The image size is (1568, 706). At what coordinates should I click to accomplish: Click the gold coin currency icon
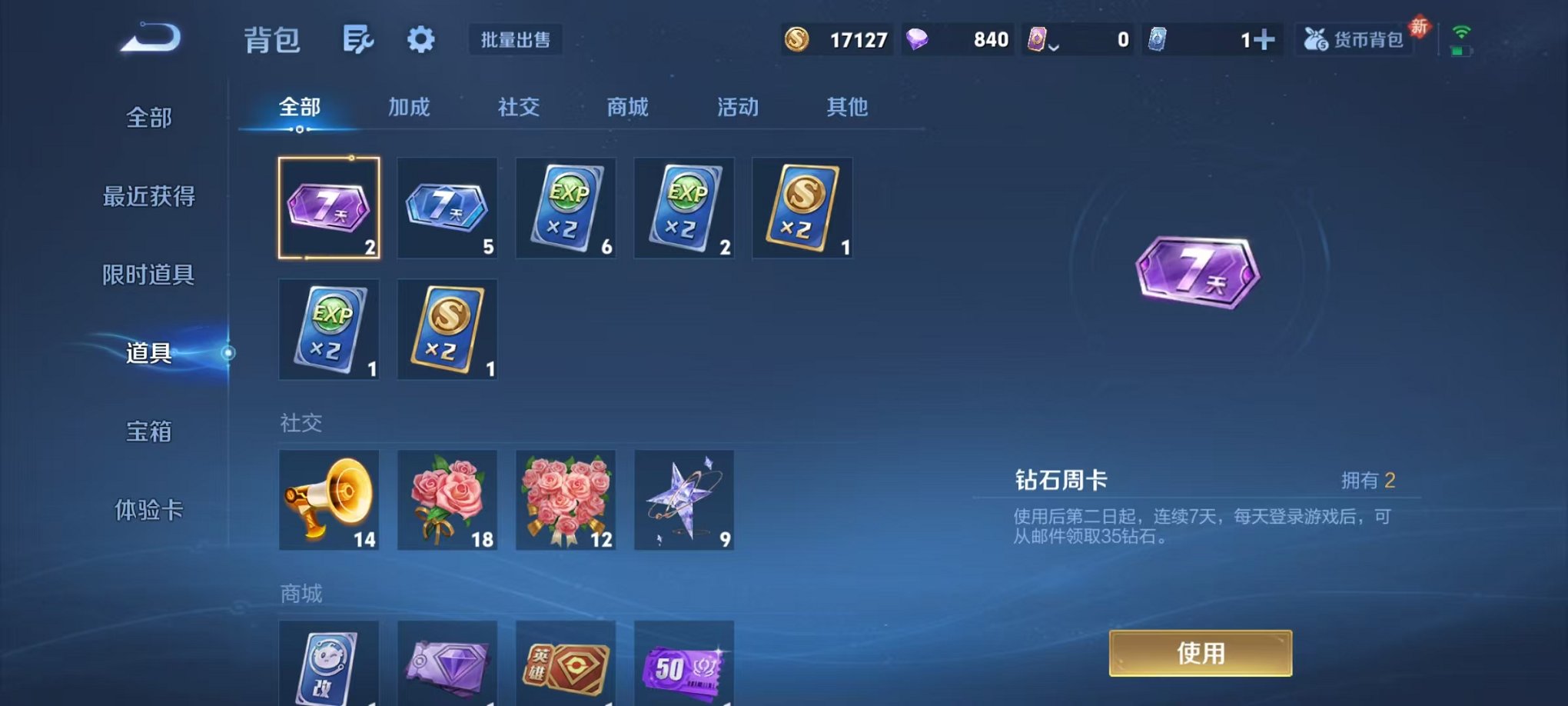click(x=796, y=38)
